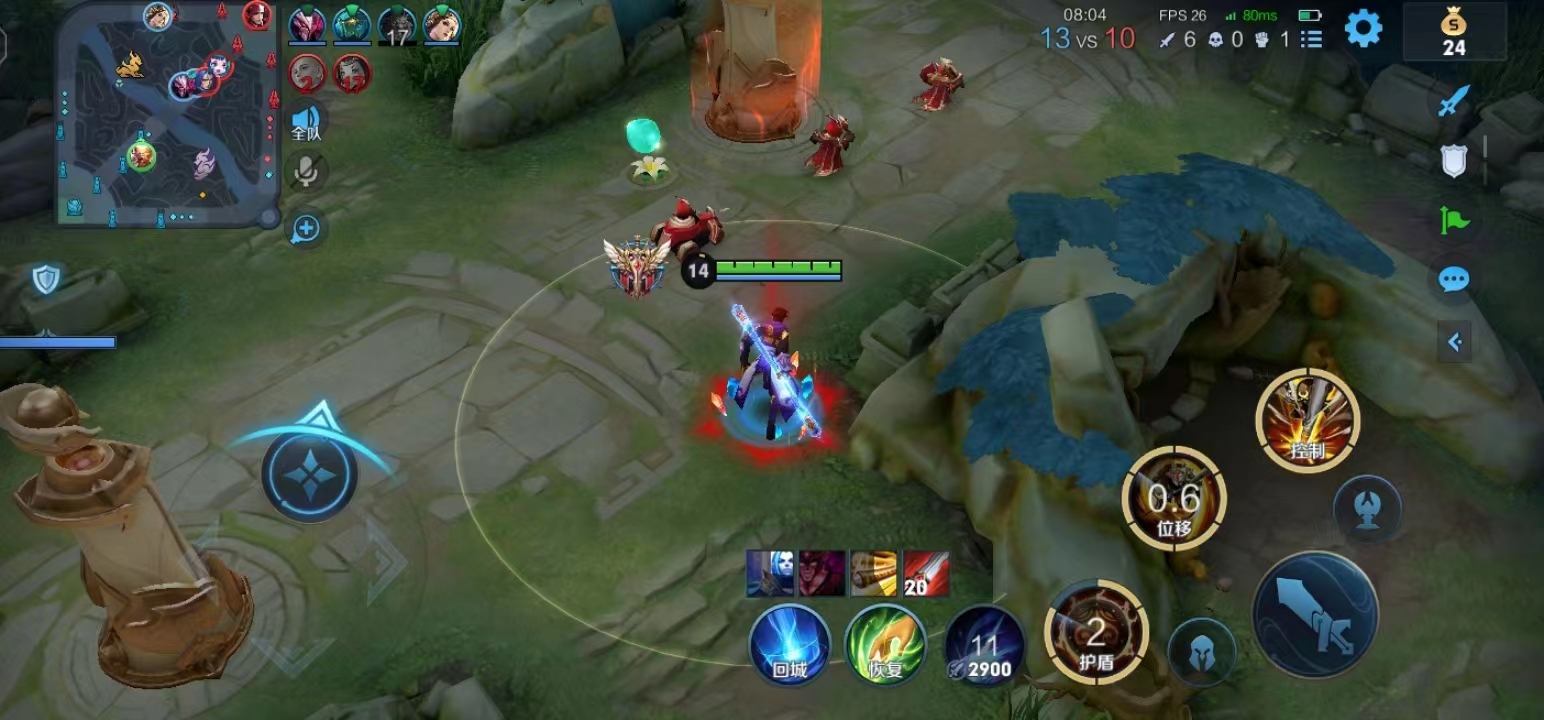Viewport: 1544px width, 720px height.
Task: Toggle the 全队 voice speaker button
Action: click(x=307, y=122)
